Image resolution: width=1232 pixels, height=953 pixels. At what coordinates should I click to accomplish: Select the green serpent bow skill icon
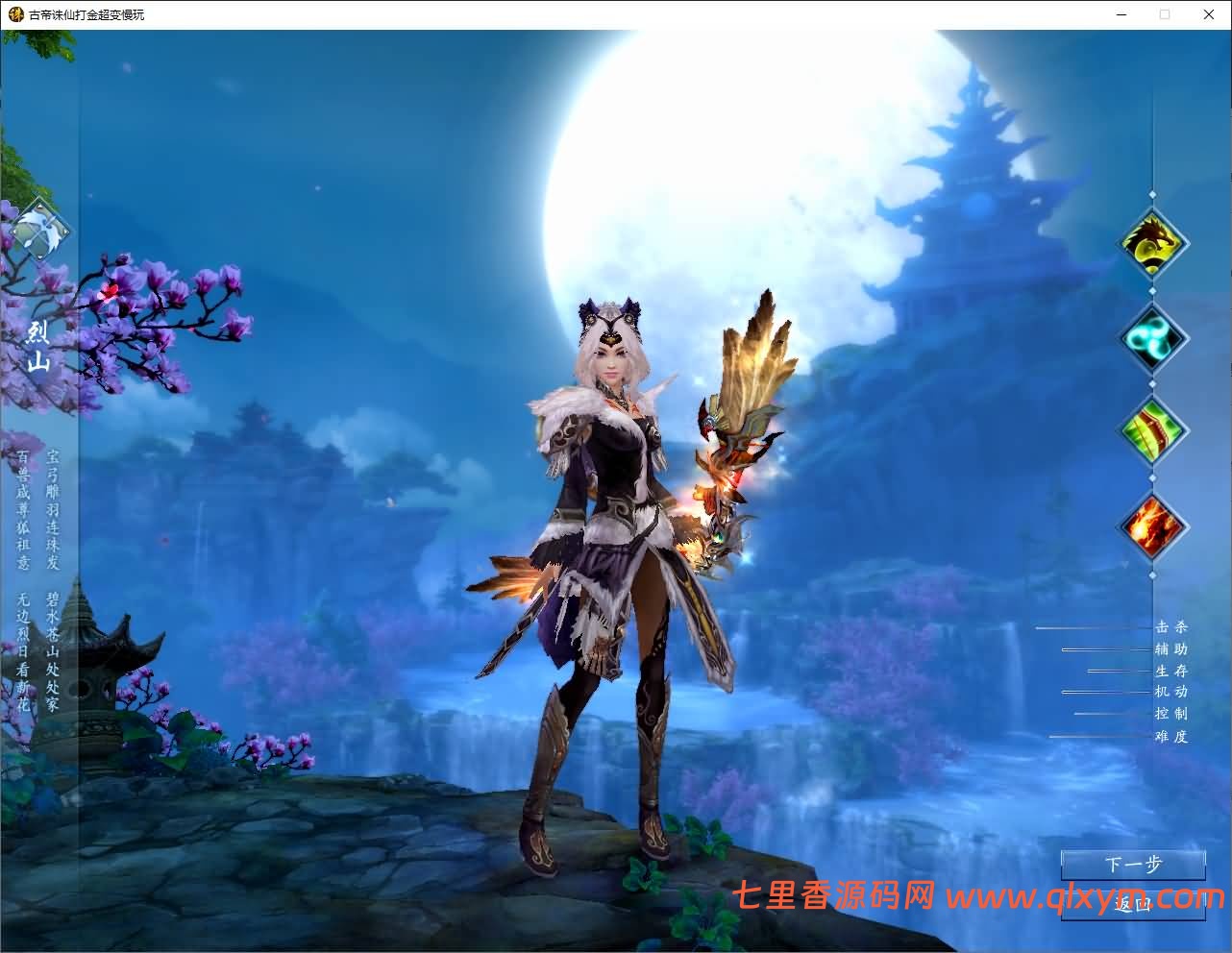1153,432
